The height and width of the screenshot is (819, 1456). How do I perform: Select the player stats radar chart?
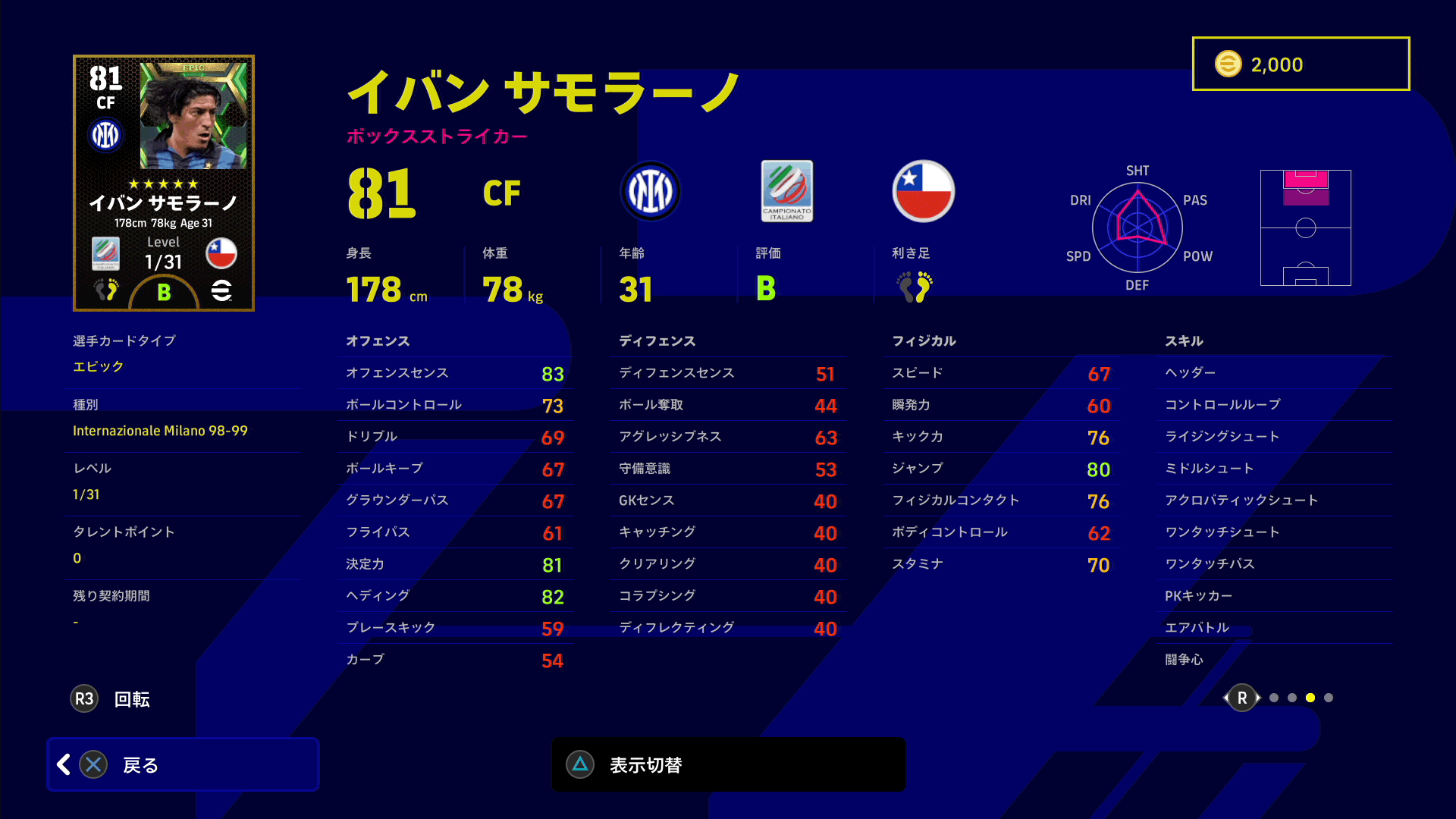[x=1137, y=227]
